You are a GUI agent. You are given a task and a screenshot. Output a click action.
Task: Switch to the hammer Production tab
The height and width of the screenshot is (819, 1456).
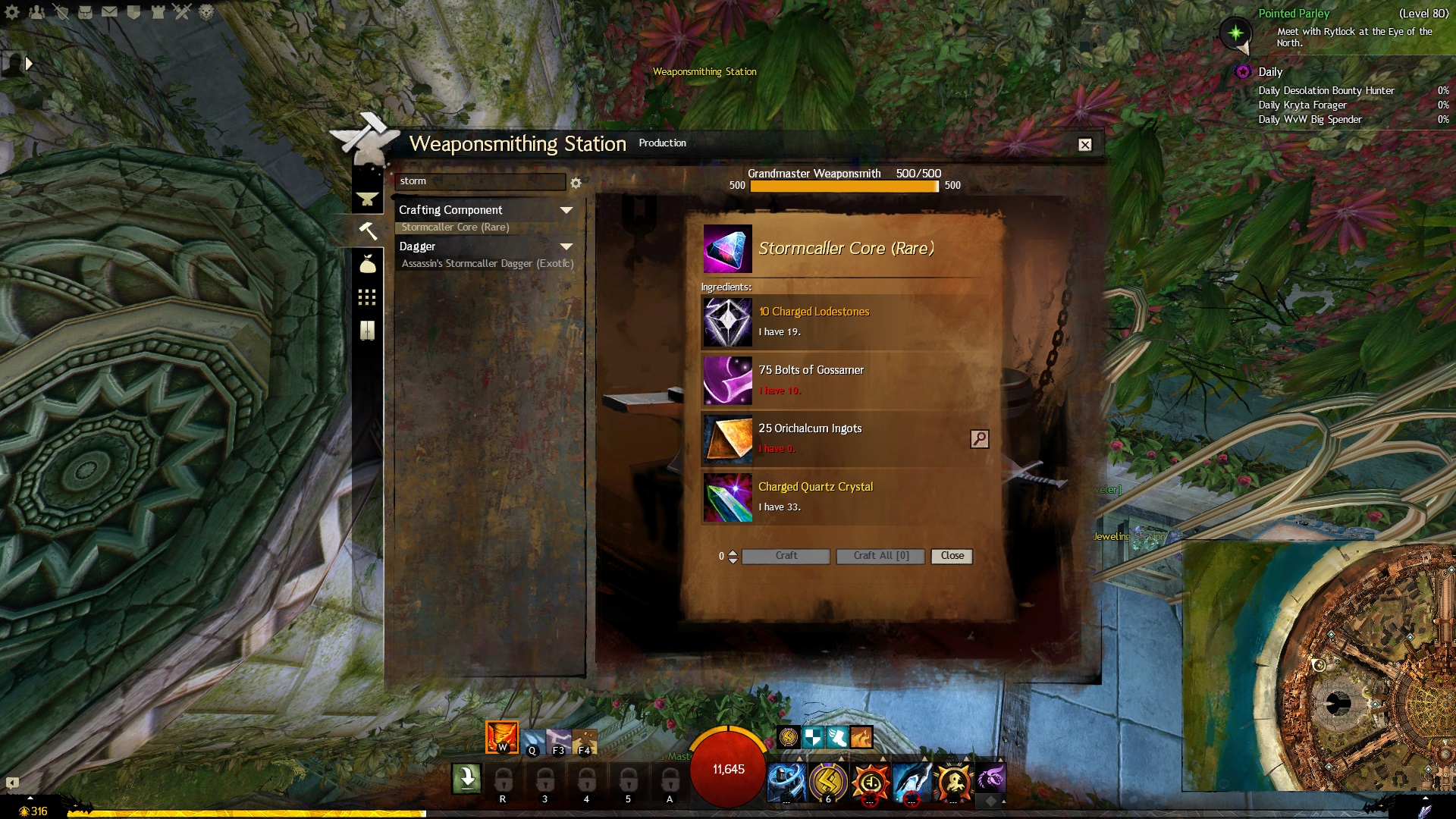[368, 231]
